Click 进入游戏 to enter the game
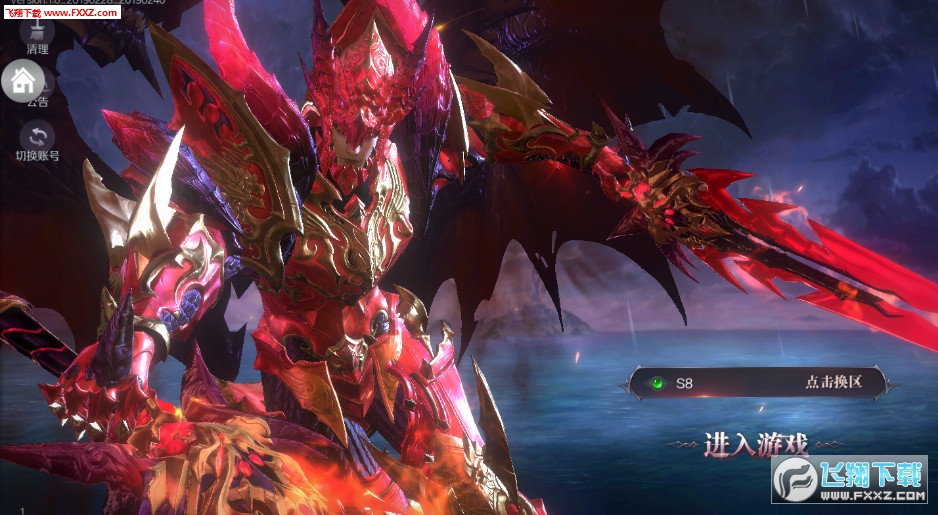 (755, 444)
